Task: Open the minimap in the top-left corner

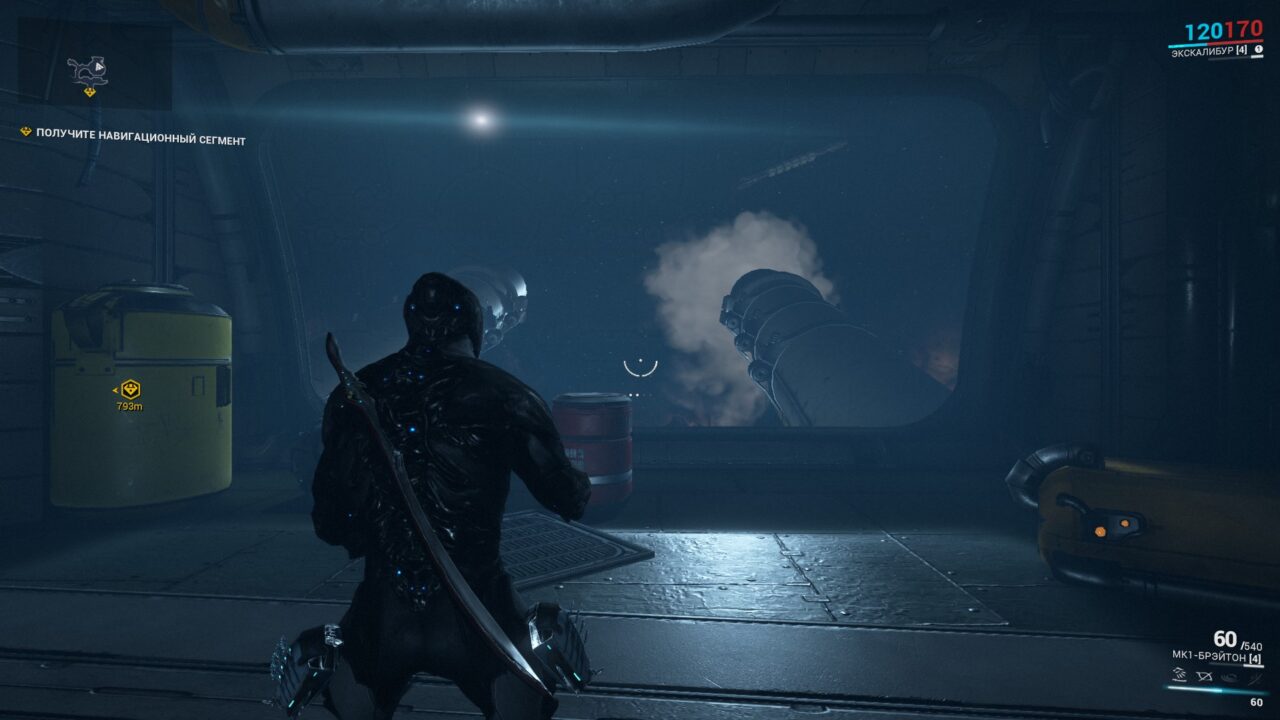Action: click(94, 67)
